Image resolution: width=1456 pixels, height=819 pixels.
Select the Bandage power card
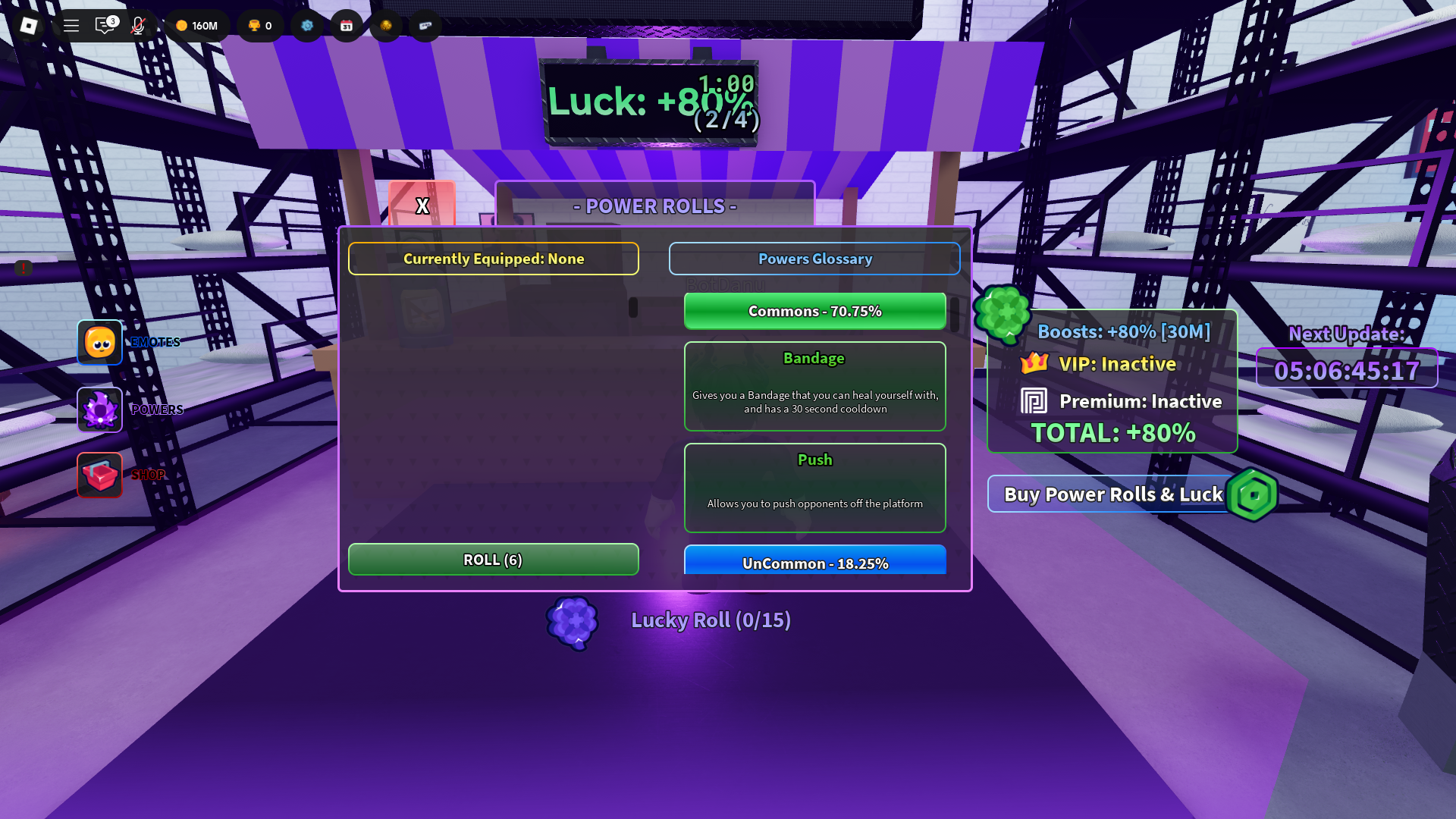pyautogui.click(x=814, y=386)
